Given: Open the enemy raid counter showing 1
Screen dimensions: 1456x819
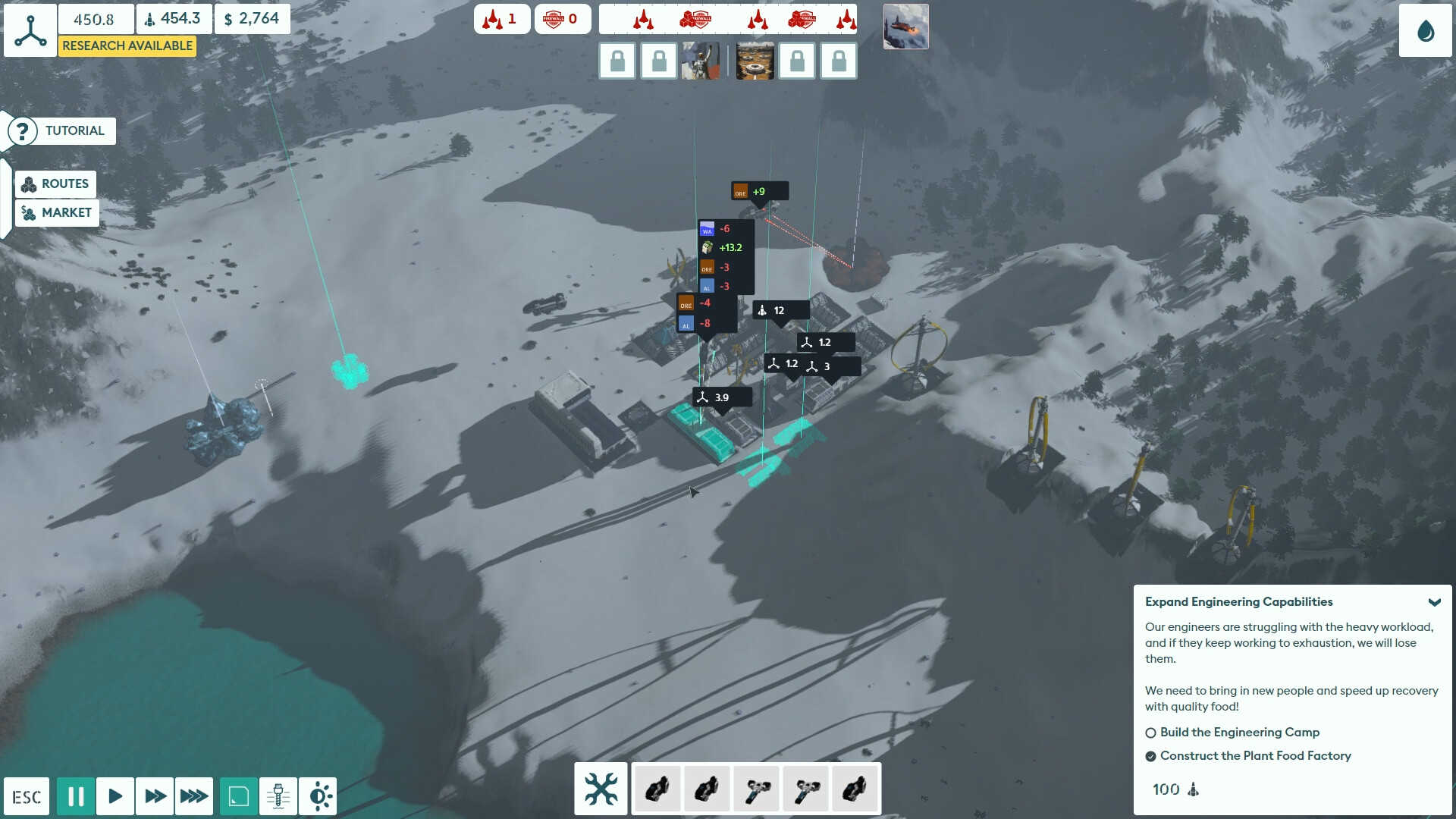Looking at the screenshot, I should click(x=502, y=18).
